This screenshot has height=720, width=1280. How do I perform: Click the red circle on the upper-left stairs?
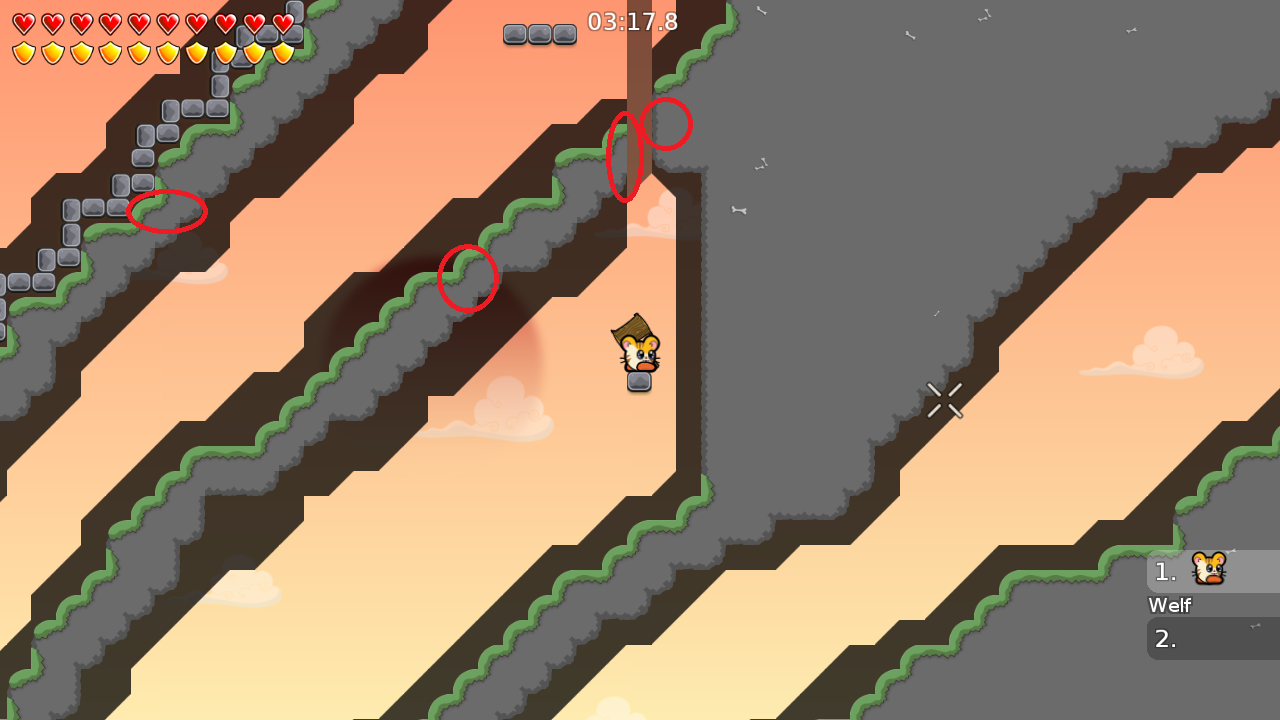click(x=168, y=211)
